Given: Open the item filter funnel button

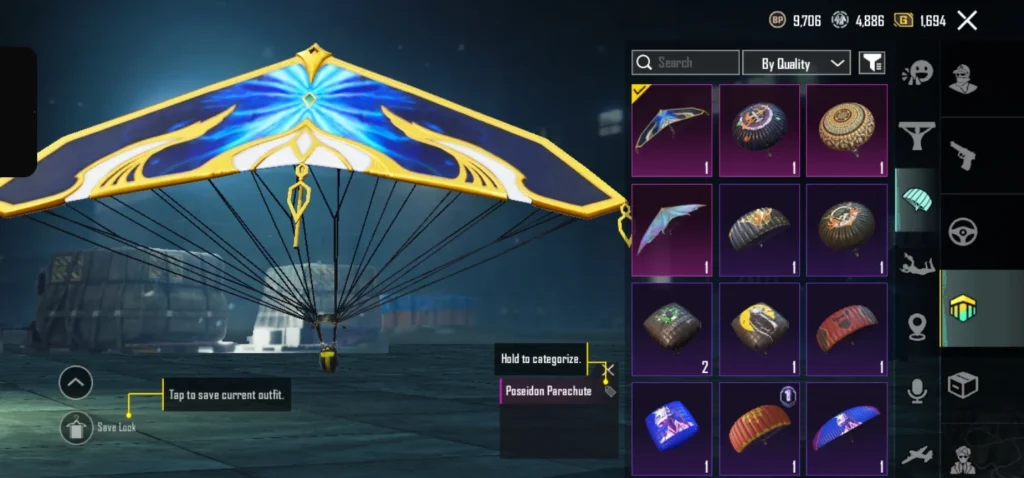Looking at the screenshot, I should click(872, 63).
